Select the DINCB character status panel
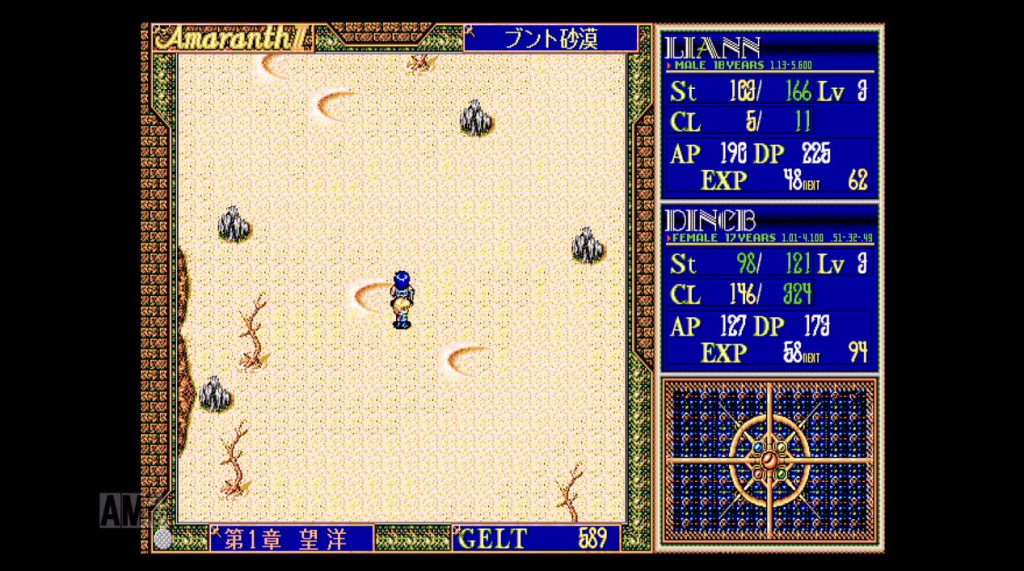The height and width of the screenshot is (571, 1024). click(x=768, y=287)
